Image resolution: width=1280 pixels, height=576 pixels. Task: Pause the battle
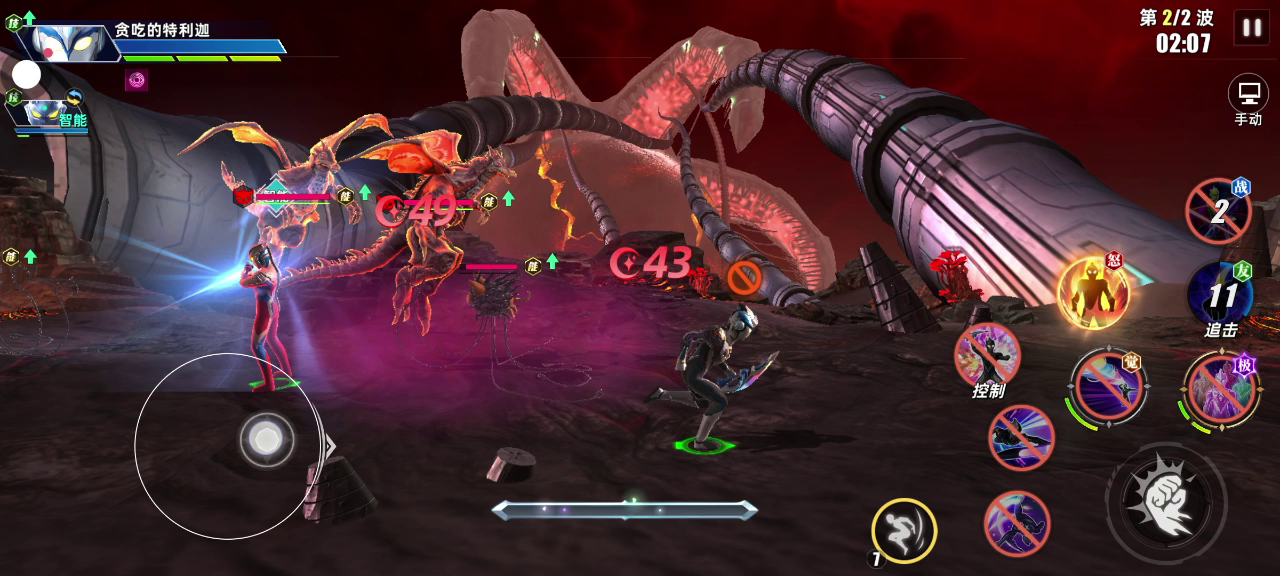tap(1251, 28)
